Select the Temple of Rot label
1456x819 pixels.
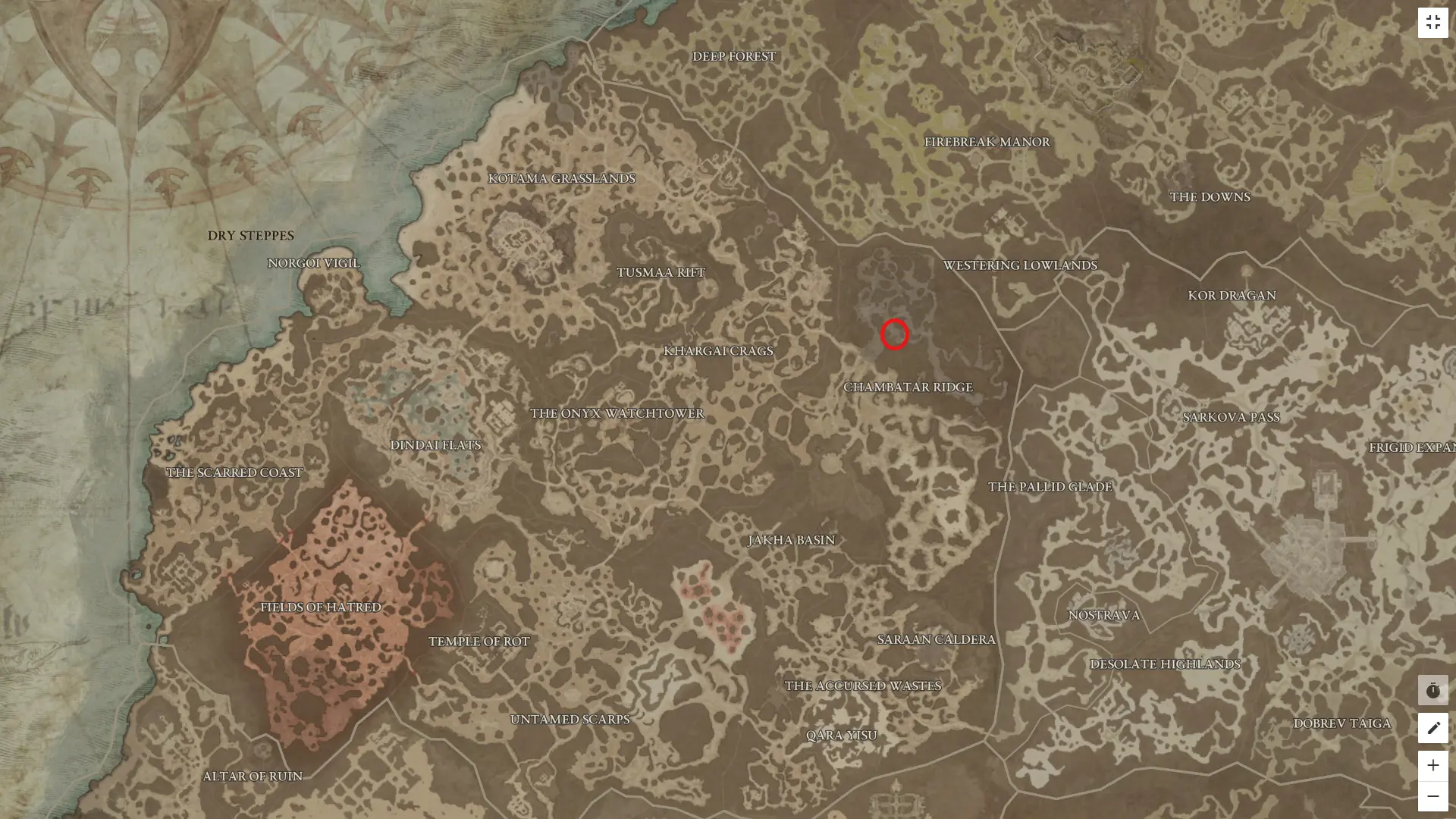(478, 641)
